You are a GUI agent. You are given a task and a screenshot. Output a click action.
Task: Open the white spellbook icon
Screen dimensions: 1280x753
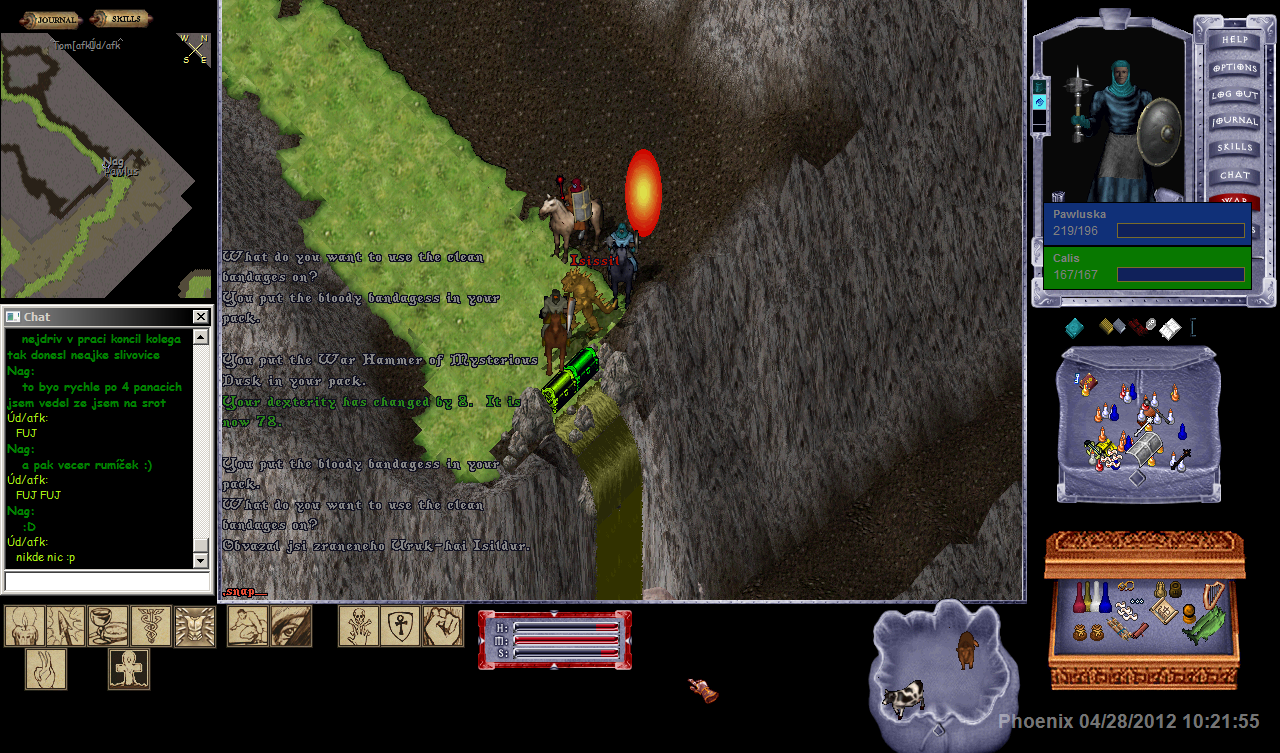point(1170,329)
